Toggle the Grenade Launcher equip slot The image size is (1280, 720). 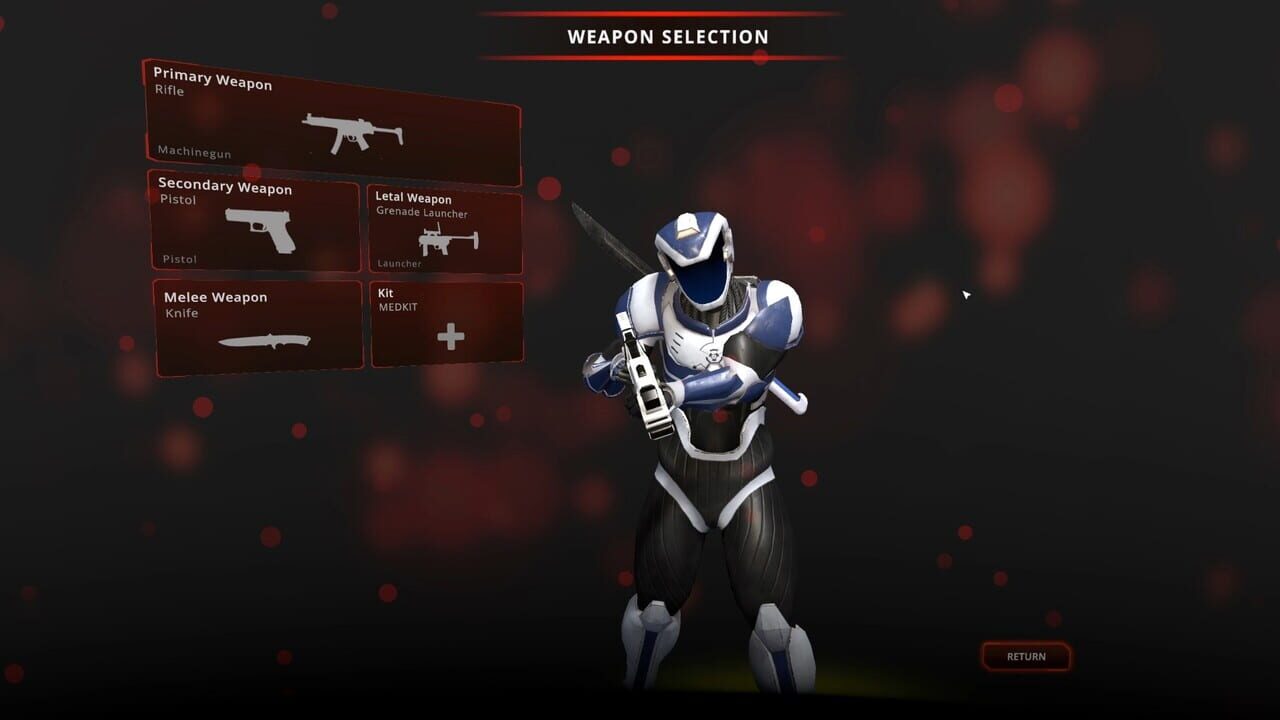(446, 228)
